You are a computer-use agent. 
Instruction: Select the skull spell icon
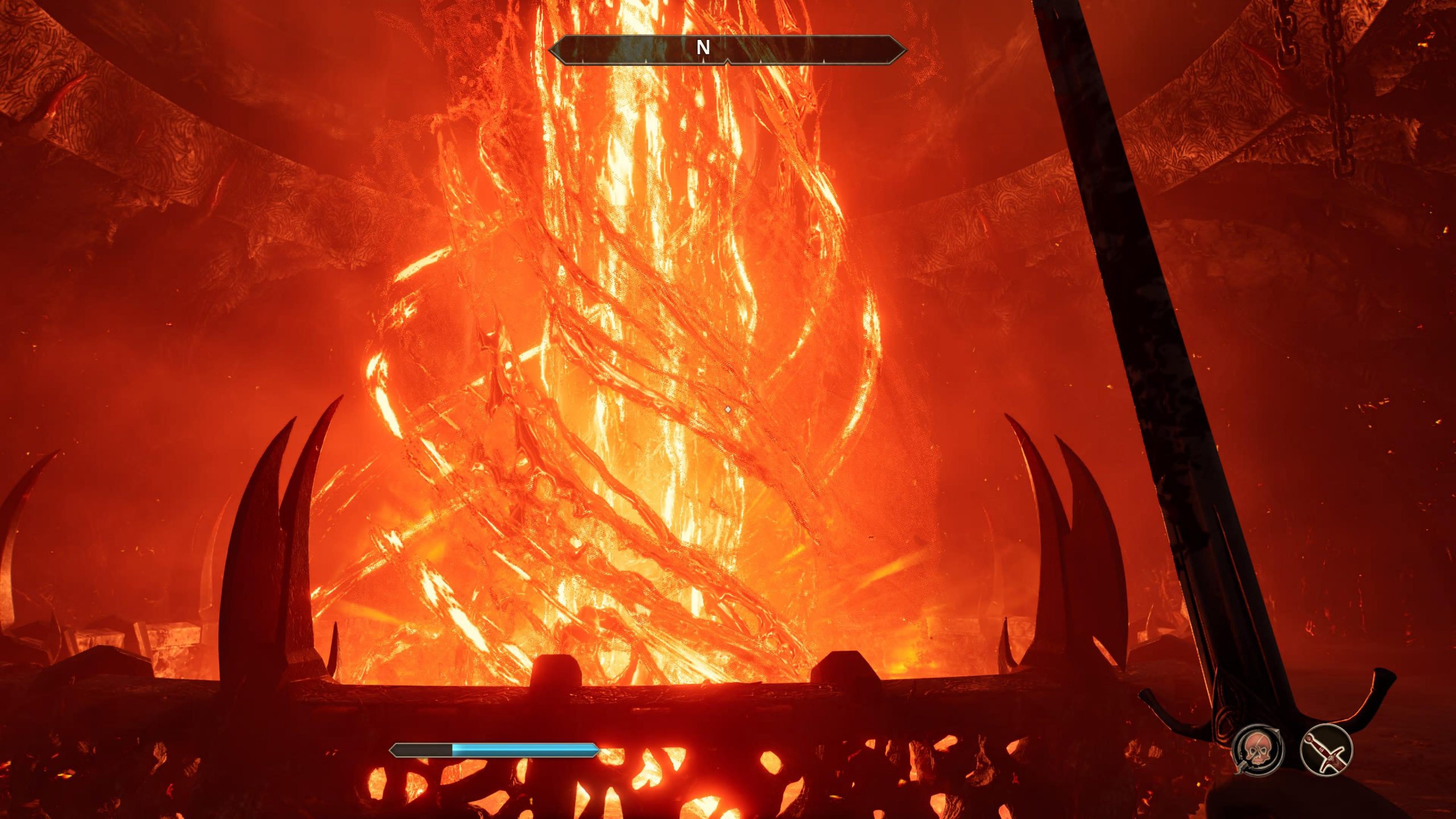1258,749
